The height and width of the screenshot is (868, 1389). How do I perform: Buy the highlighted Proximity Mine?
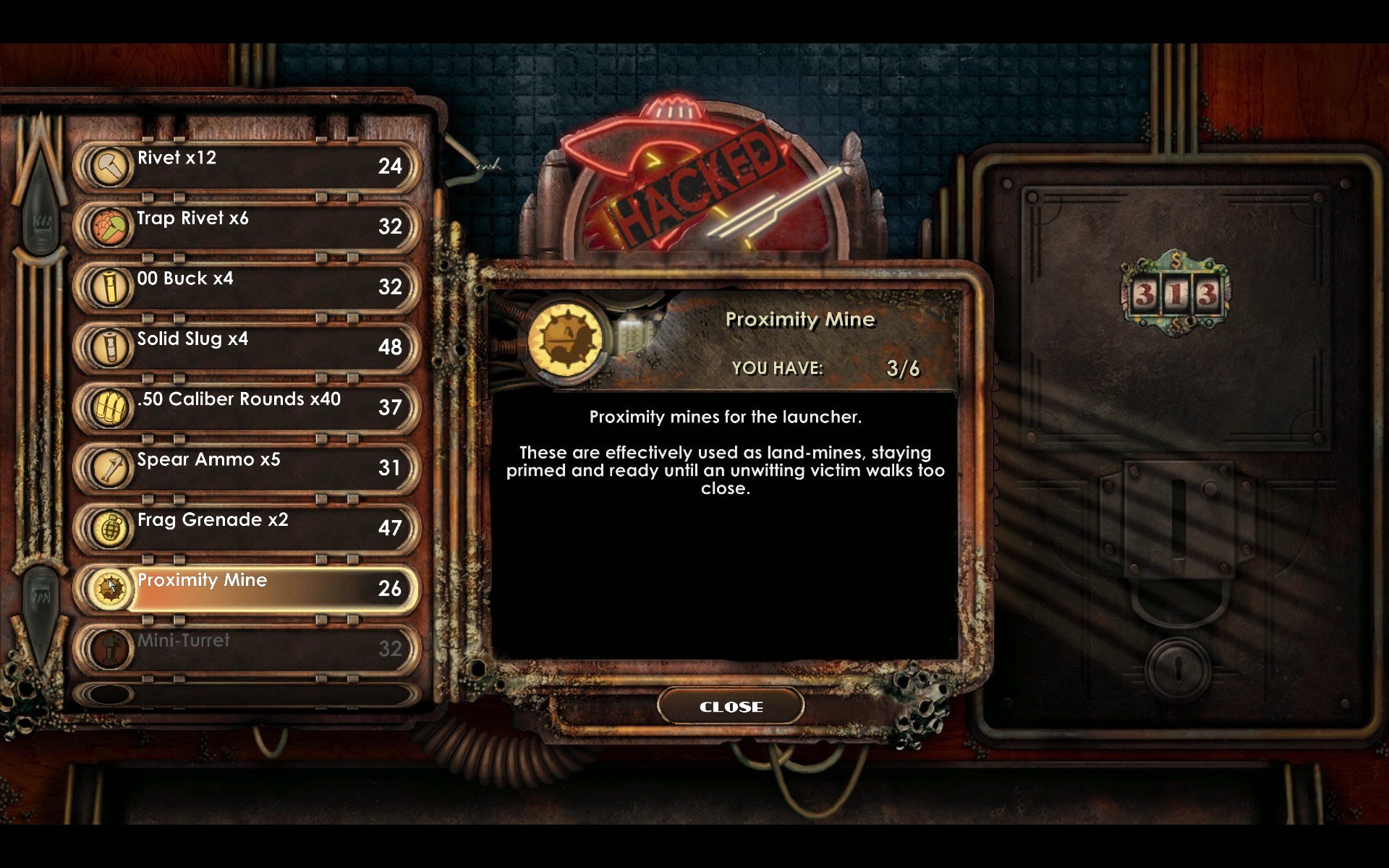[246, 588]
